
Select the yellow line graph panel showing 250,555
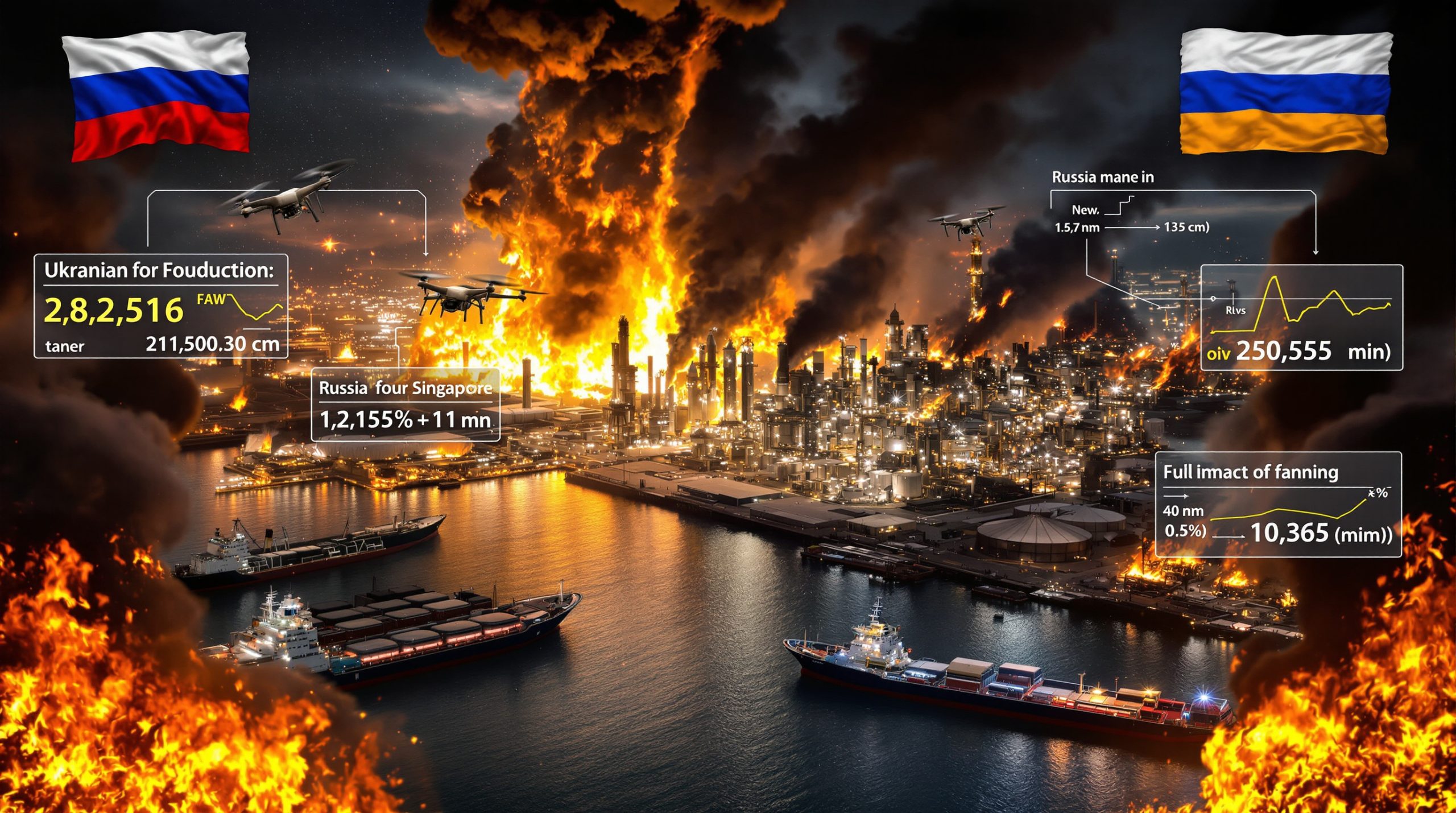(x=1301, y=317)
